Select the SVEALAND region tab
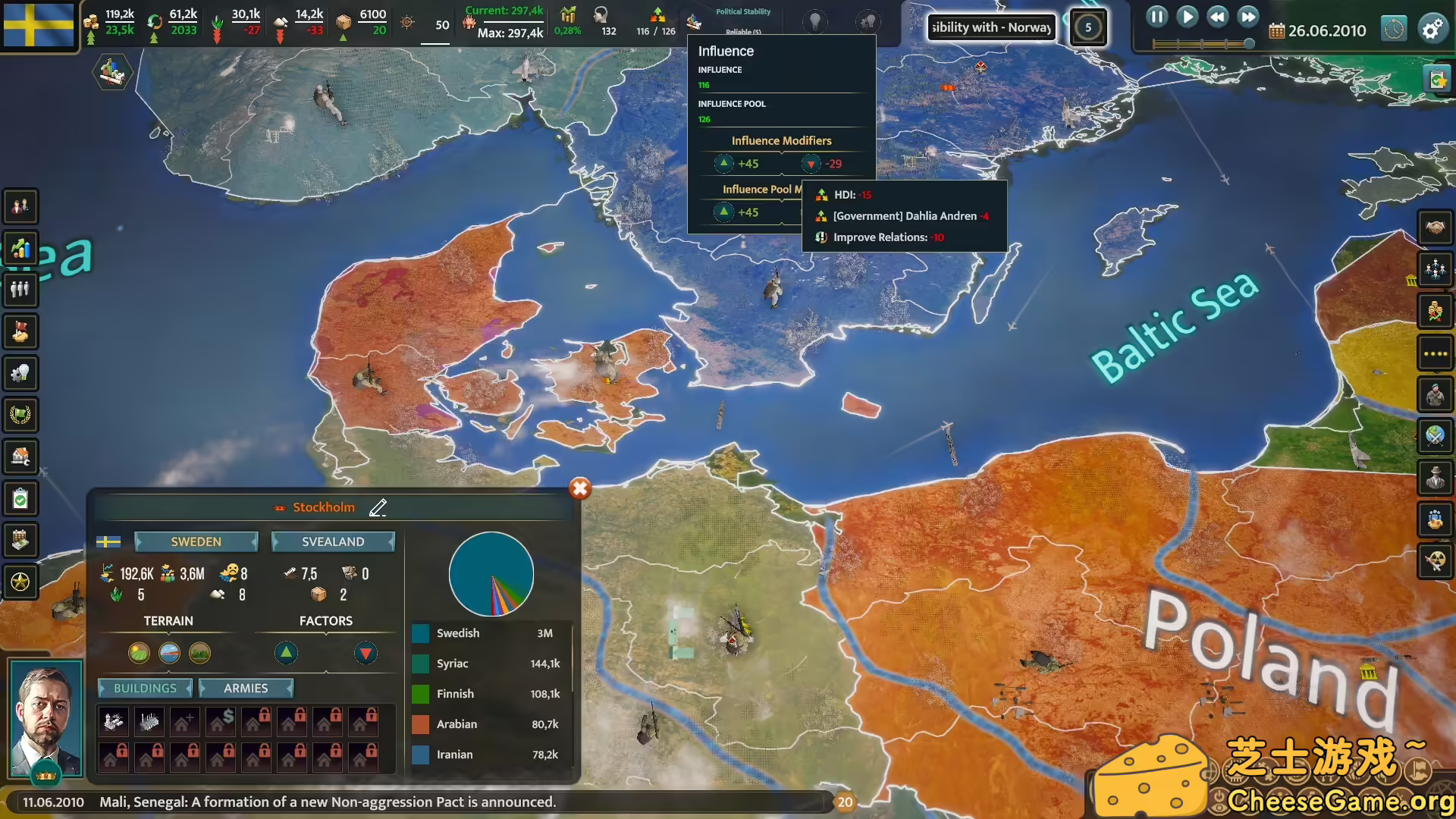Viewport: 1456px width, 819px height. [x=332, y=541]
